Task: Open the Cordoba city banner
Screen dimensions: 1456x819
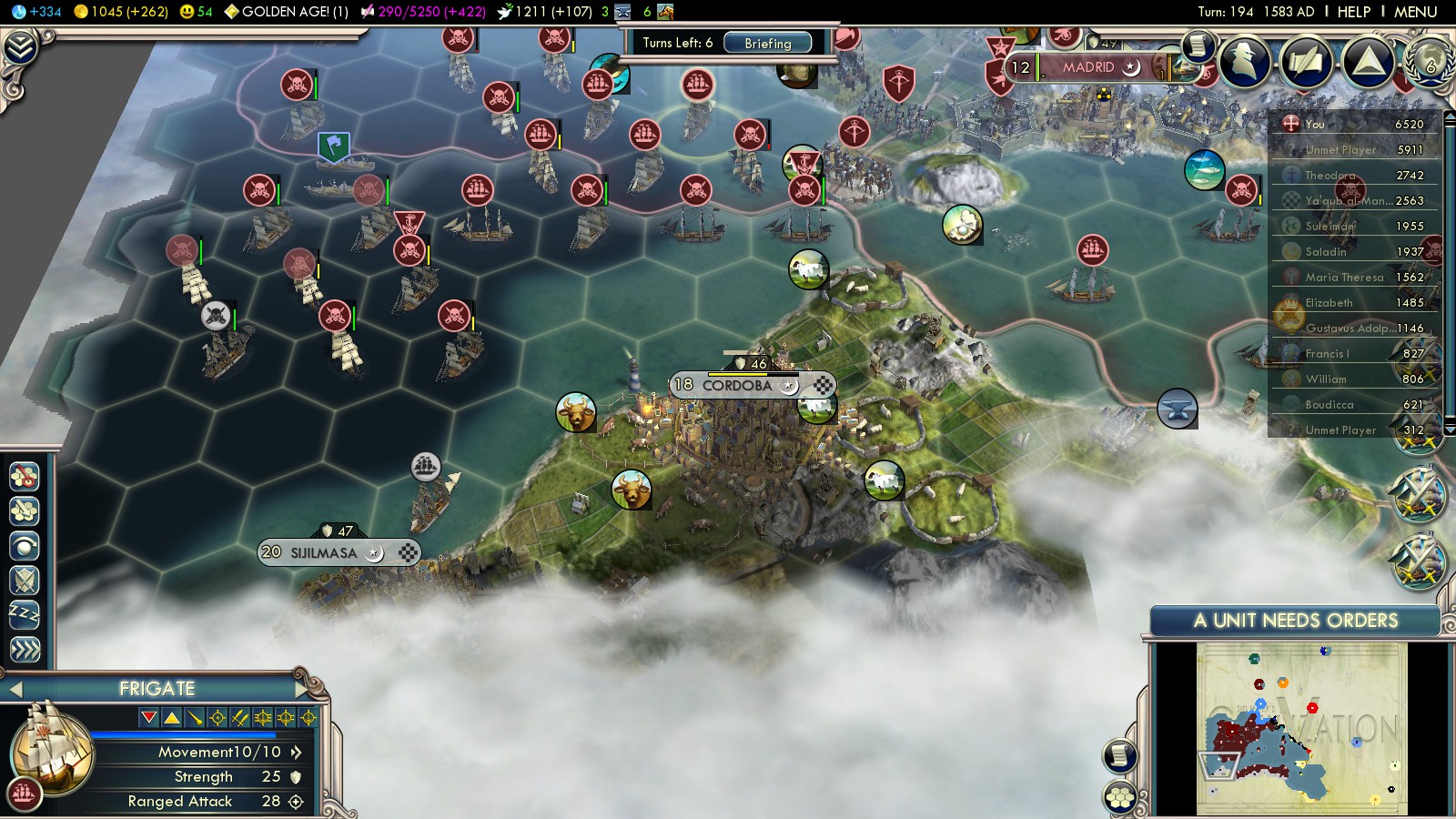Action: (x=737, y=386)
